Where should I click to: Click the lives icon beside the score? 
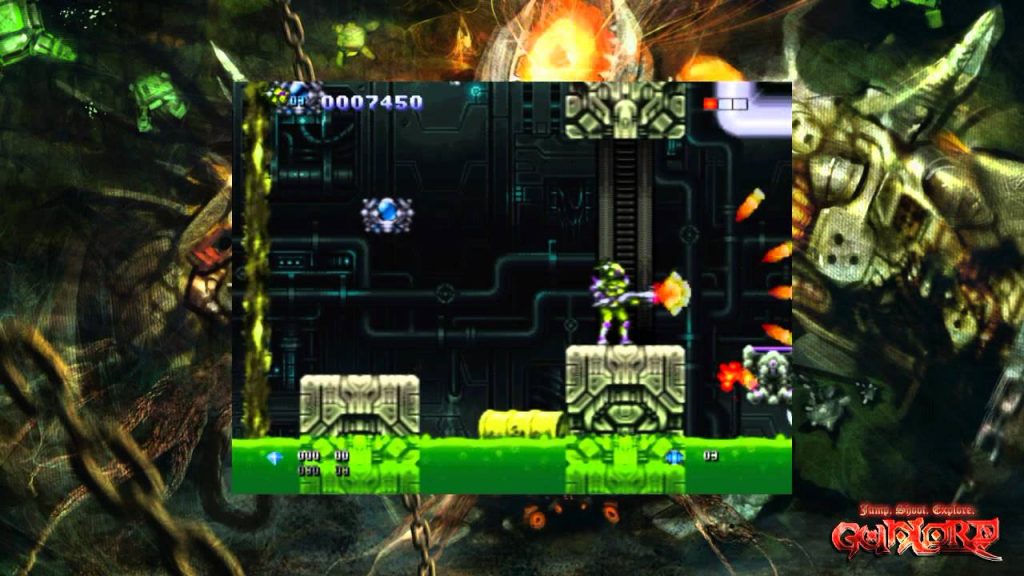pyautogui.click(x=293, y=98)
